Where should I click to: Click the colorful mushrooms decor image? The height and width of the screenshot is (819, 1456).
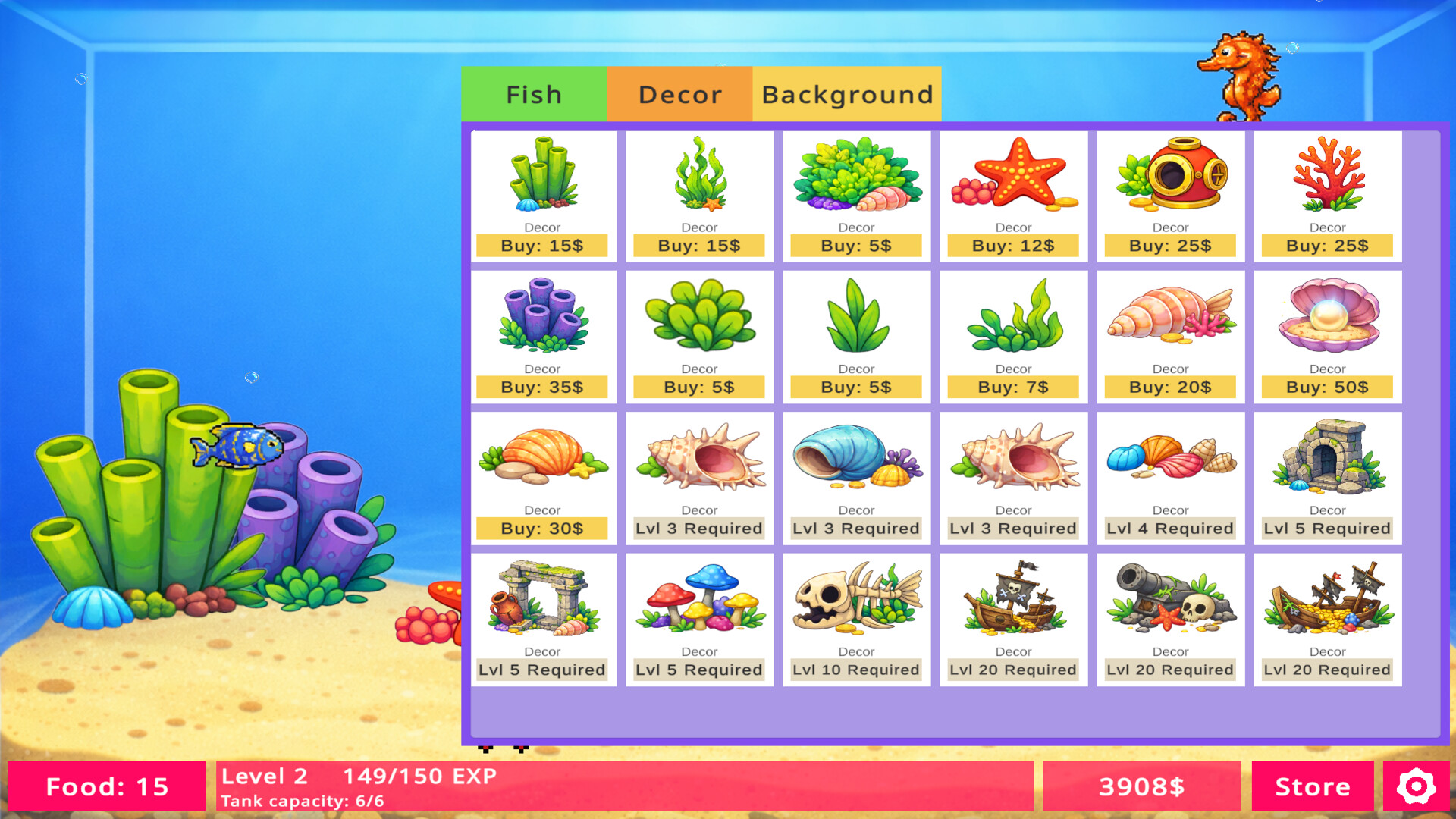point(699,603)
